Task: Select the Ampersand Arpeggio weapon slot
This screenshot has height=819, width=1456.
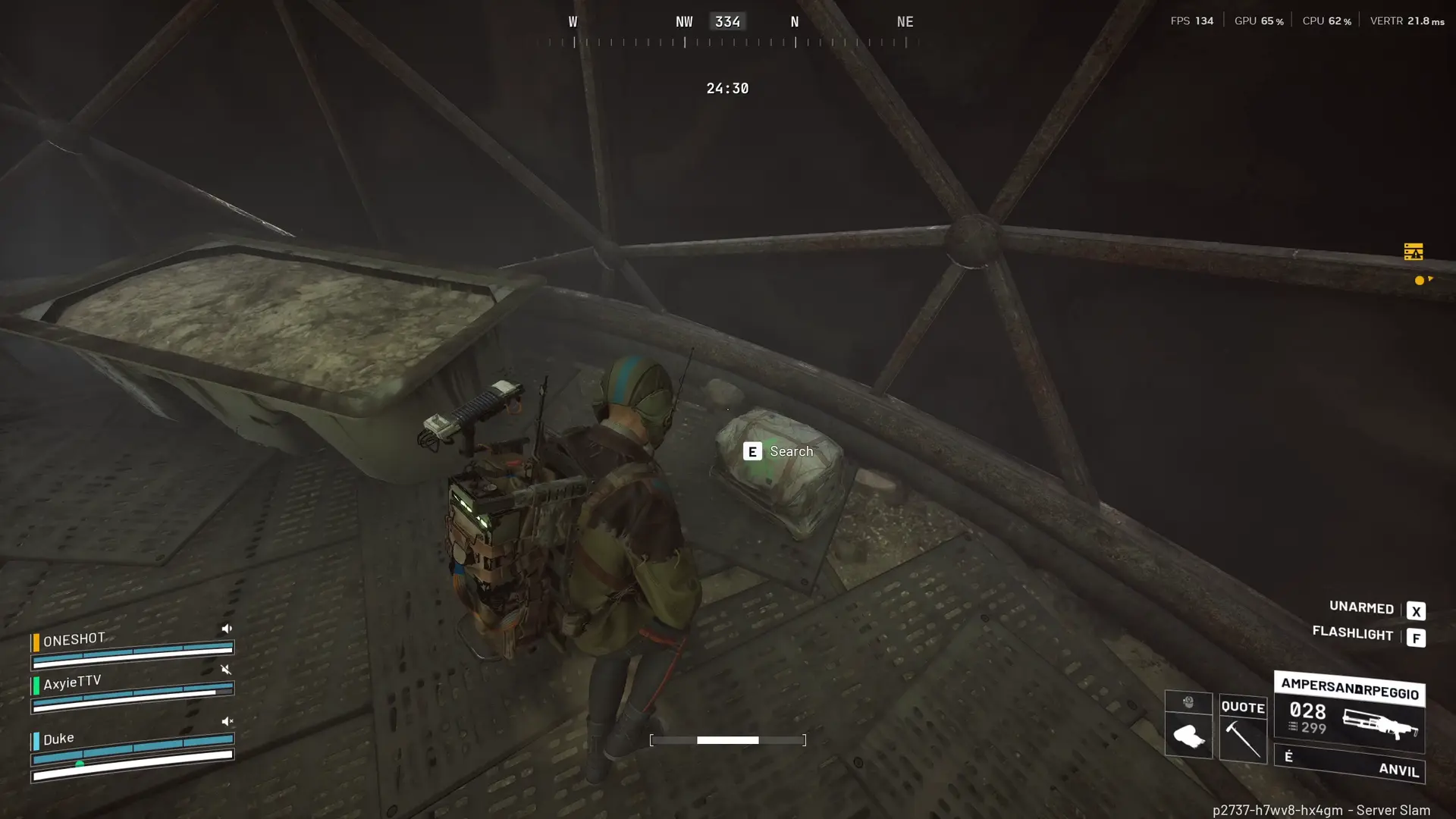Action: (x=1349, y=711)
